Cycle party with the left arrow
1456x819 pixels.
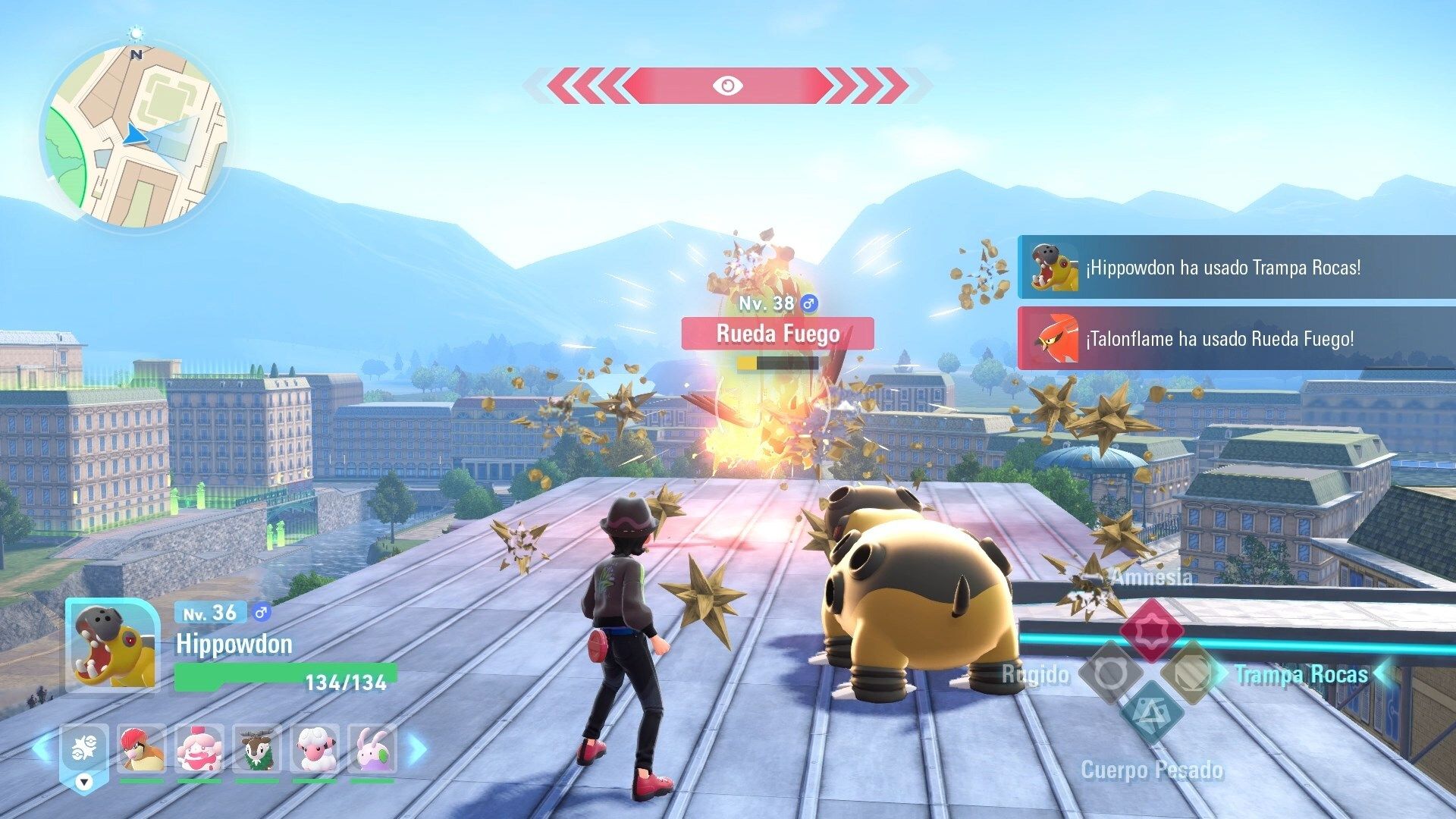coord(42,749)
